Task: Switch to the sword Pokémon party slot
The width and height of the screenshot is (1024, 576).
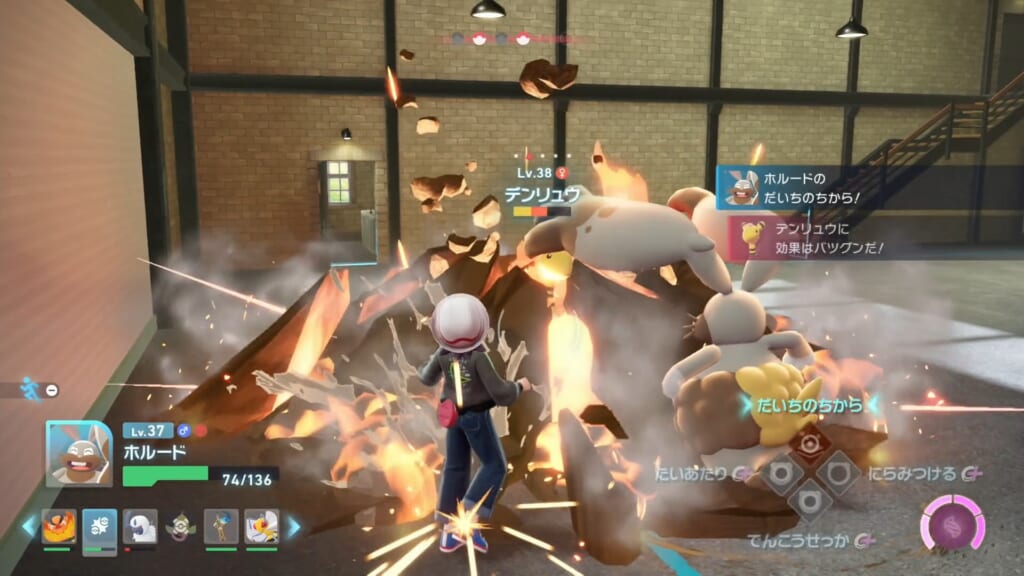Action: pyautogui.click(x=221, y=526)
